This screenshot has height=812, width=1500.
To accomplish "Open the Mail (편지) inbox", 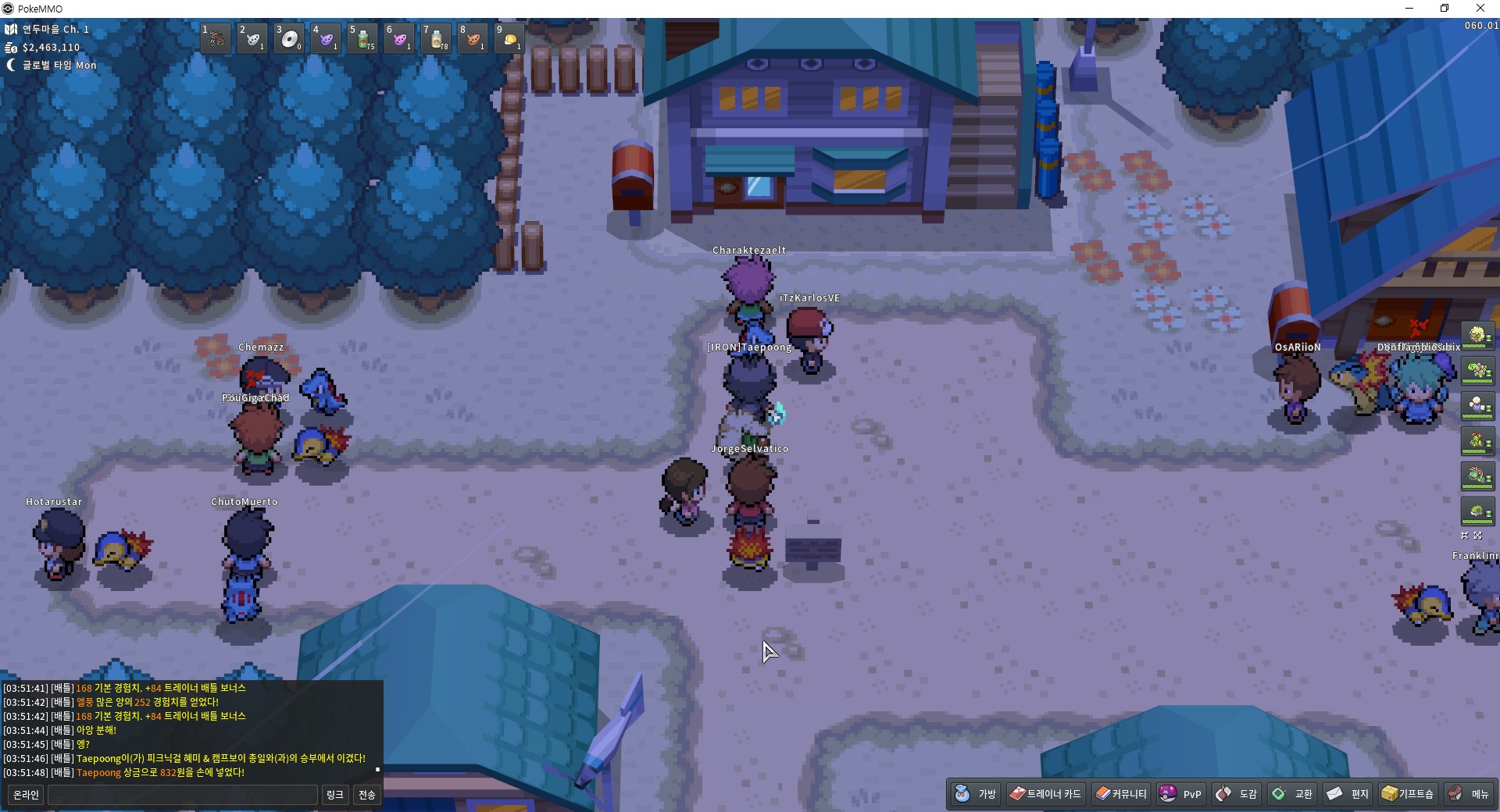I will pos(1348,794).
